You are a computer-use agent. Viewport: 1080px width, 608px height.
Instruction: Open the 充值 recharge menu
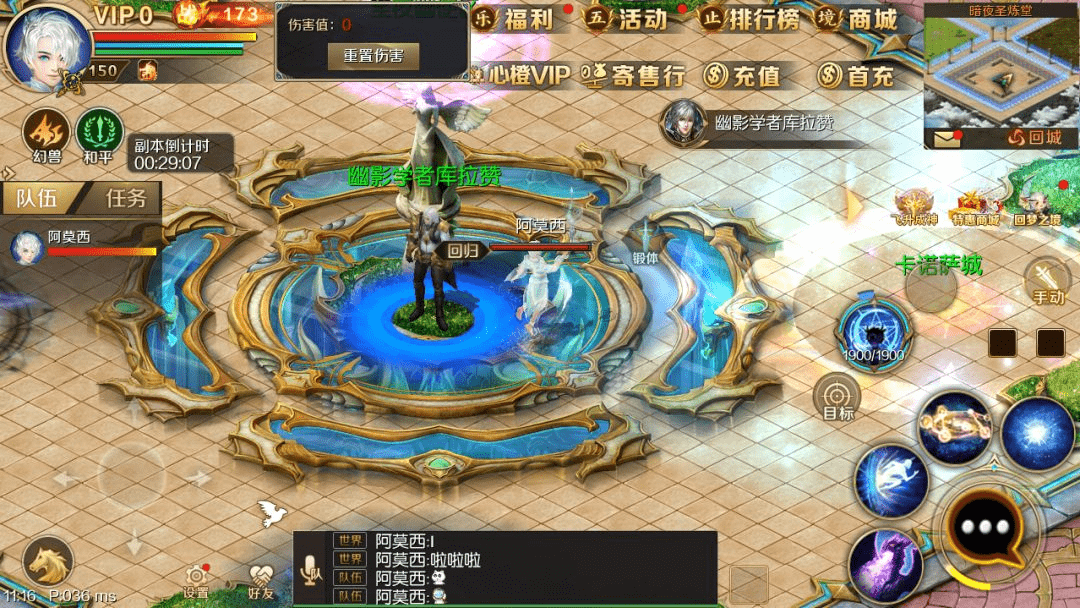point(742,75)
